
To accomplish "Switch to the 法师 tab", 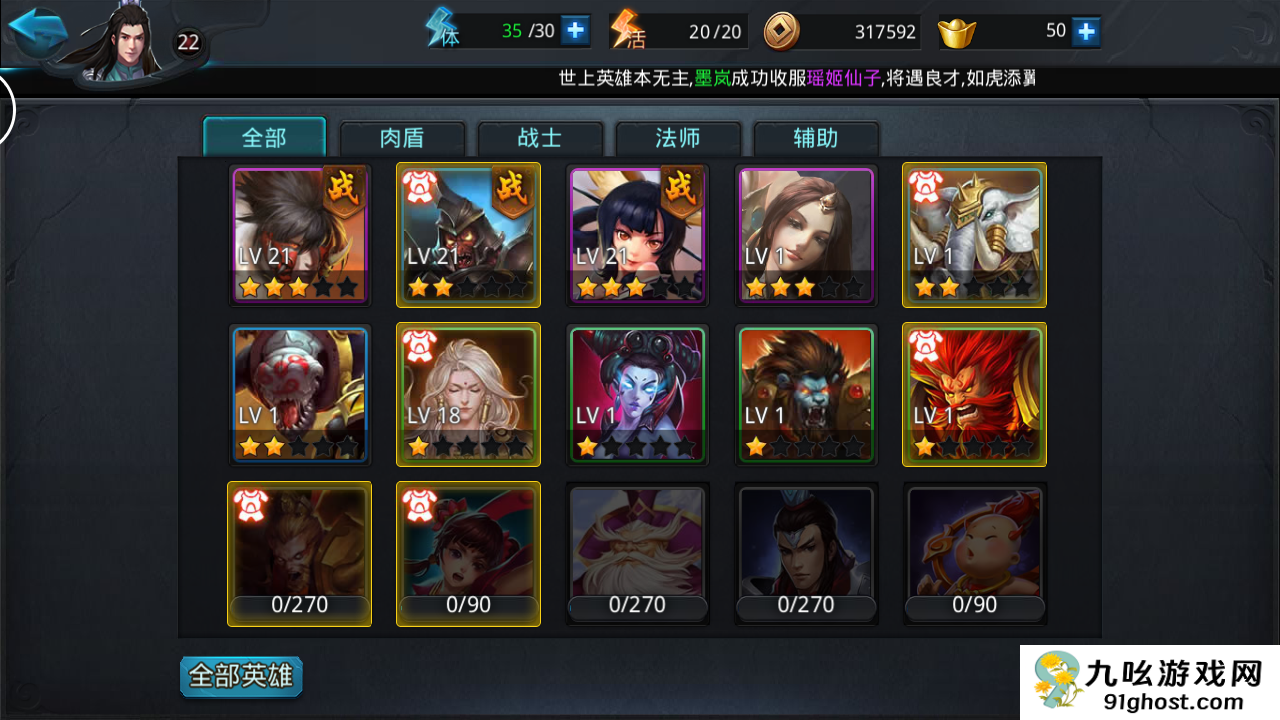I will pyautogui.click(x=678, y=138).
